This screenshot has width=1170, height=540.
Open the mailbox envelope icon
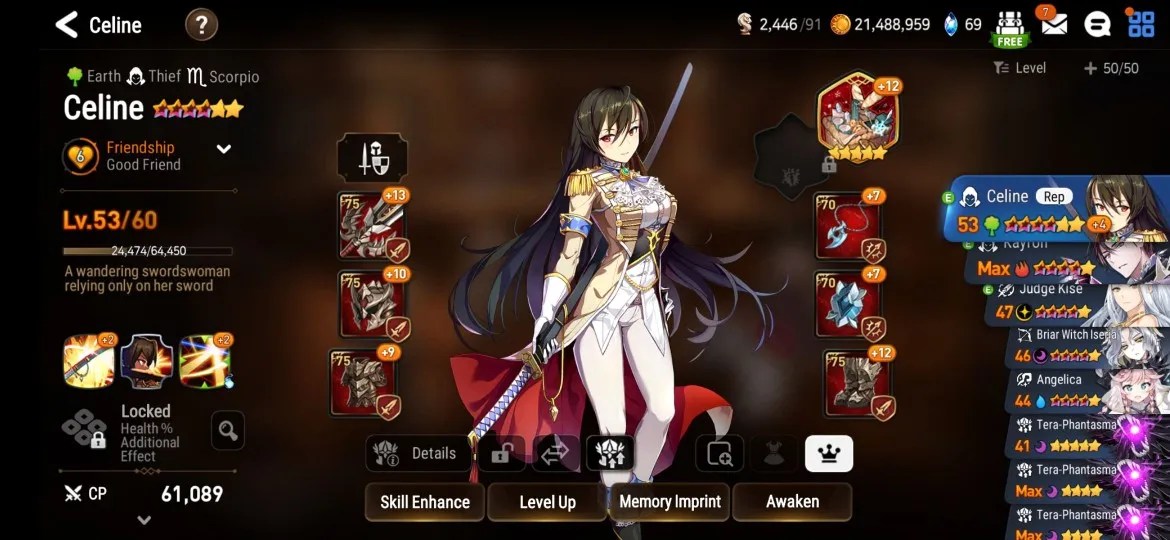click(x=1053, y=24)
